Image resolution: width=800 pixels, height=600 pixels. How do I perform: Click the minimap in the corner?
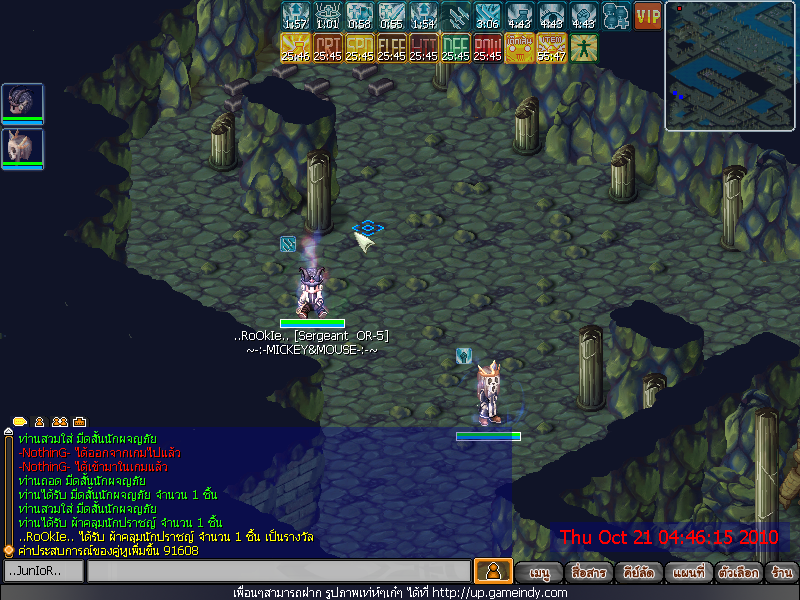tap(730, 65)
